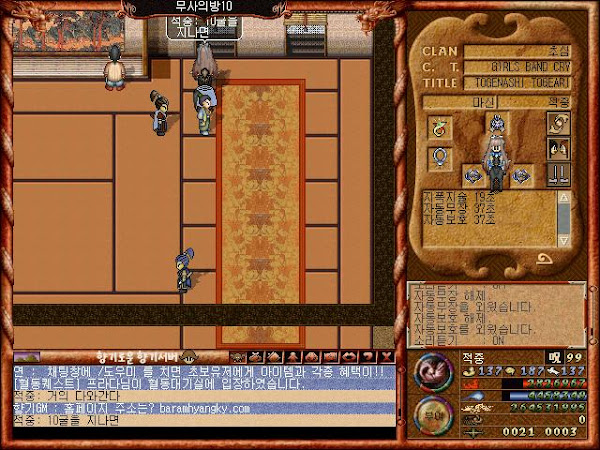Activate the phoenix emblem round button

432,373
